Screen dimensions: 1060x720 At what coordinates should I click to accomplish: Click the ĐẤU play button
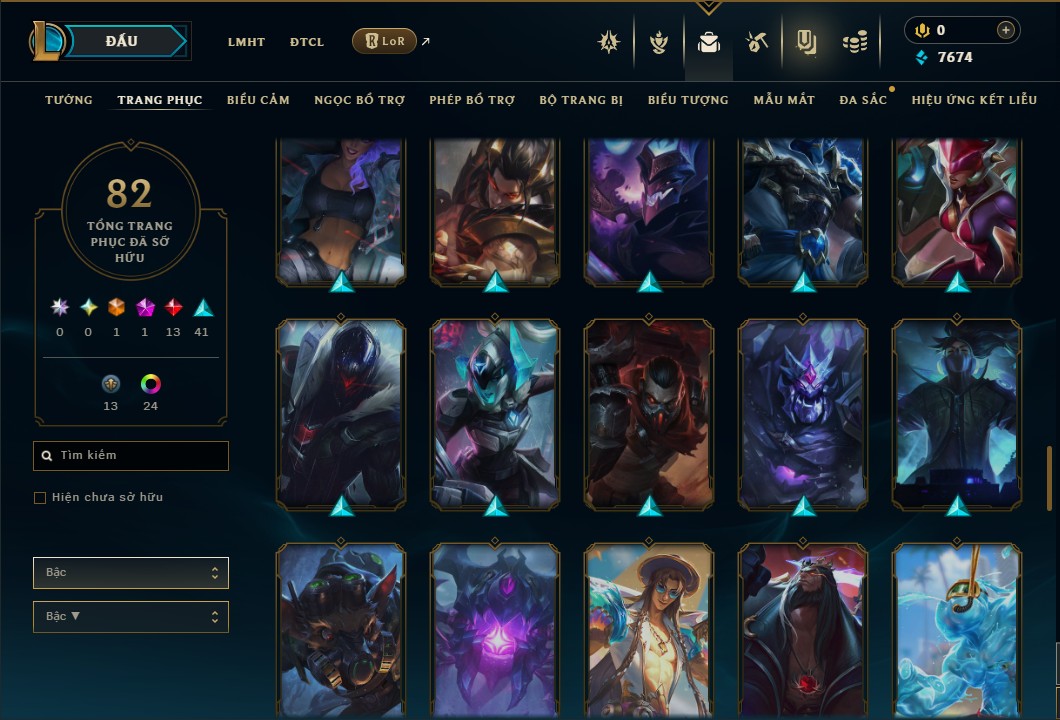122,41
